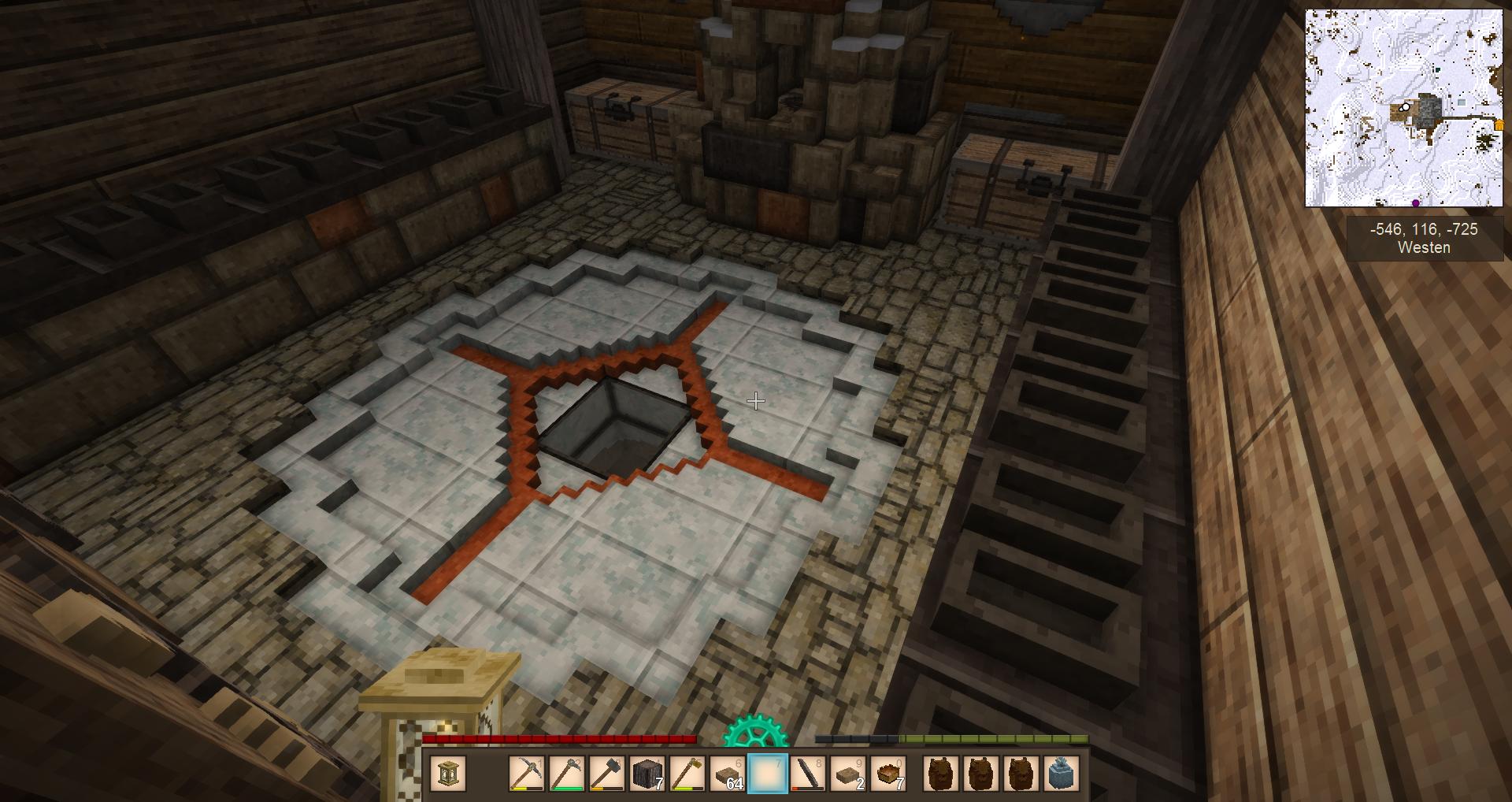
Task: Choose the stack of 2 bricks
Action: click(849, 774)
